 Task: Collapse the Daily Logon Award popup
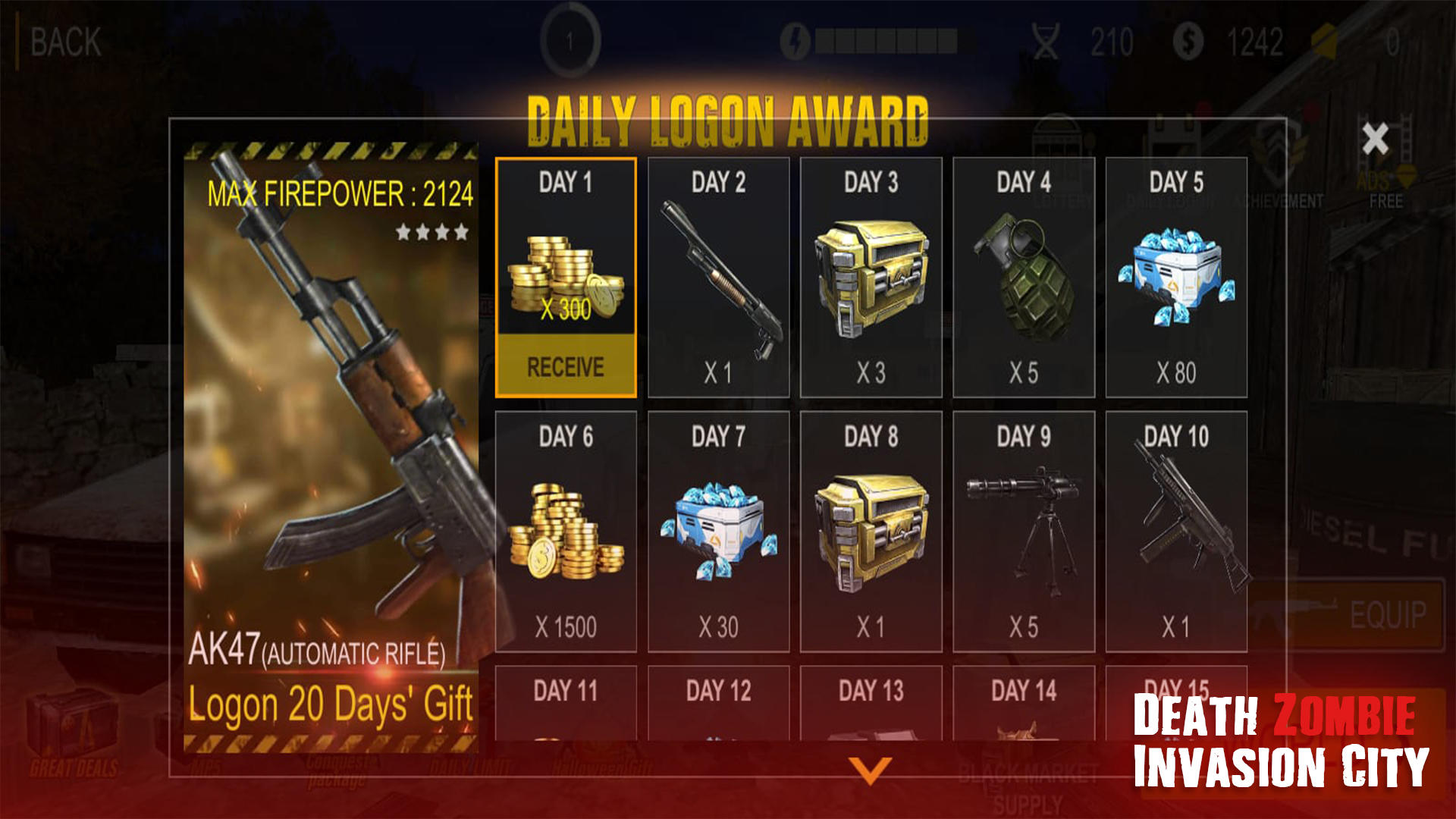[1373, 136]
